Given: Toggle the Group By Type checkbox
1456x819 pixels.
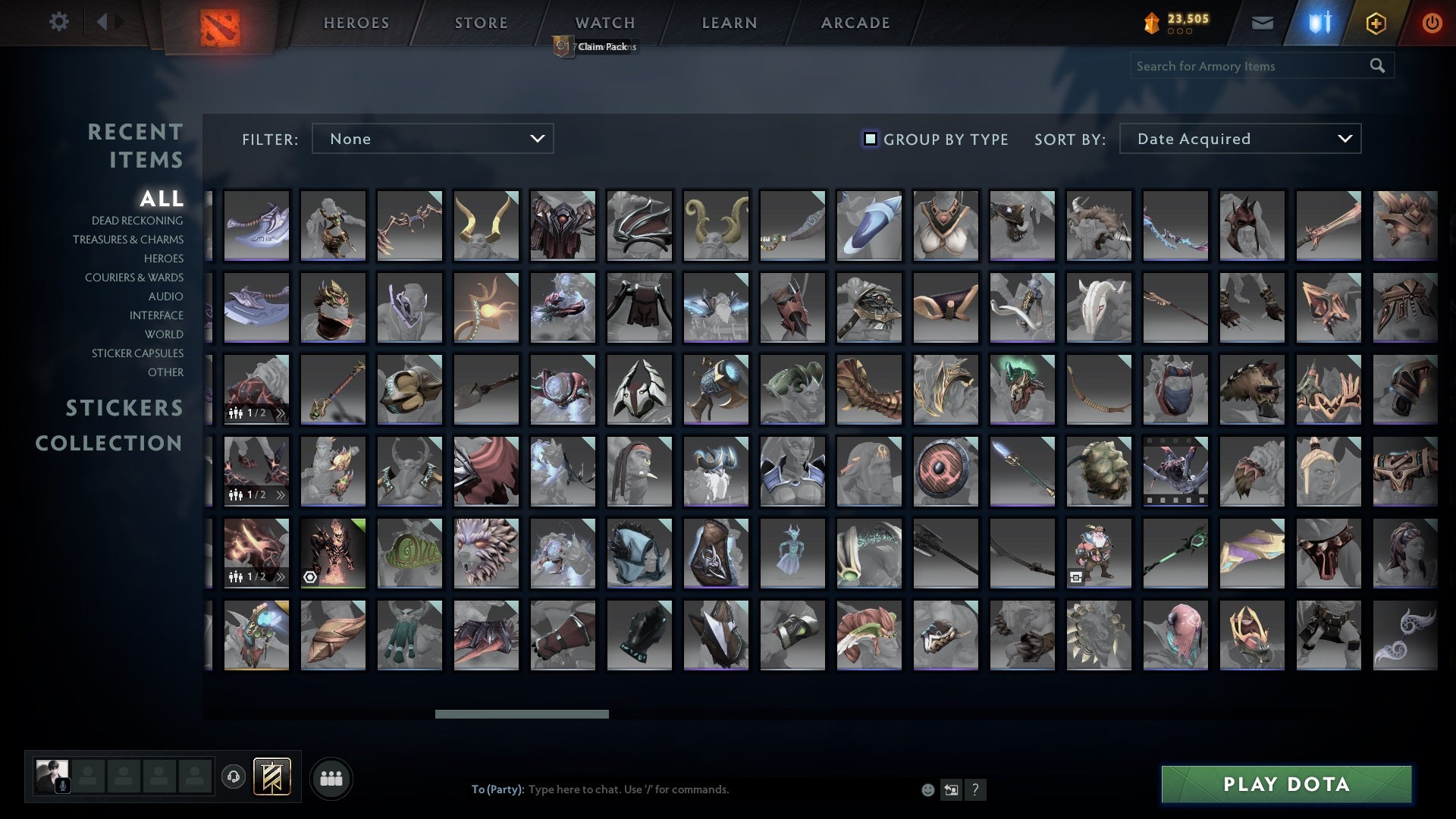Looking at the screenshot, I should point(869,139).
